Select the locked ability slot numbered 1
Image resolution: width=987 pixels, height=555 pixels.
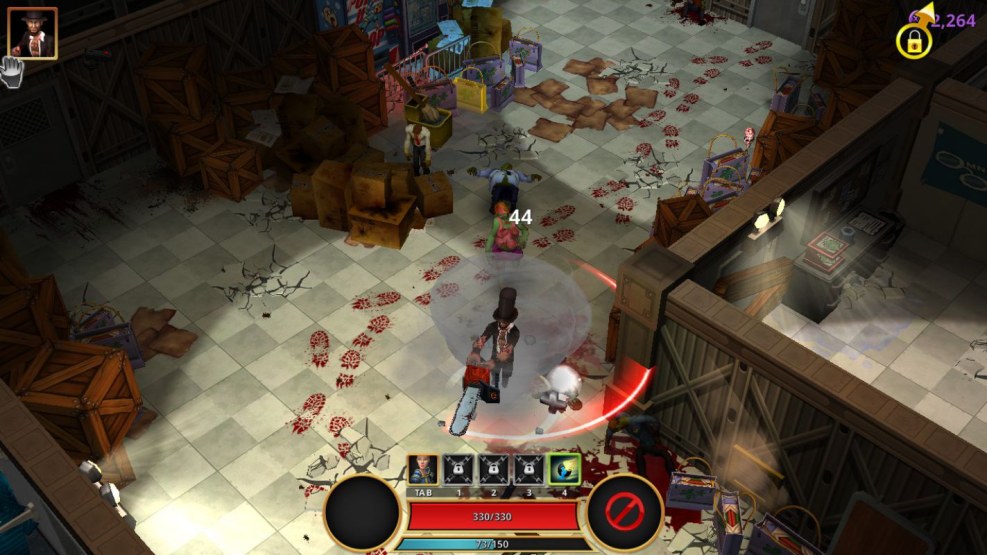point(458,470)
